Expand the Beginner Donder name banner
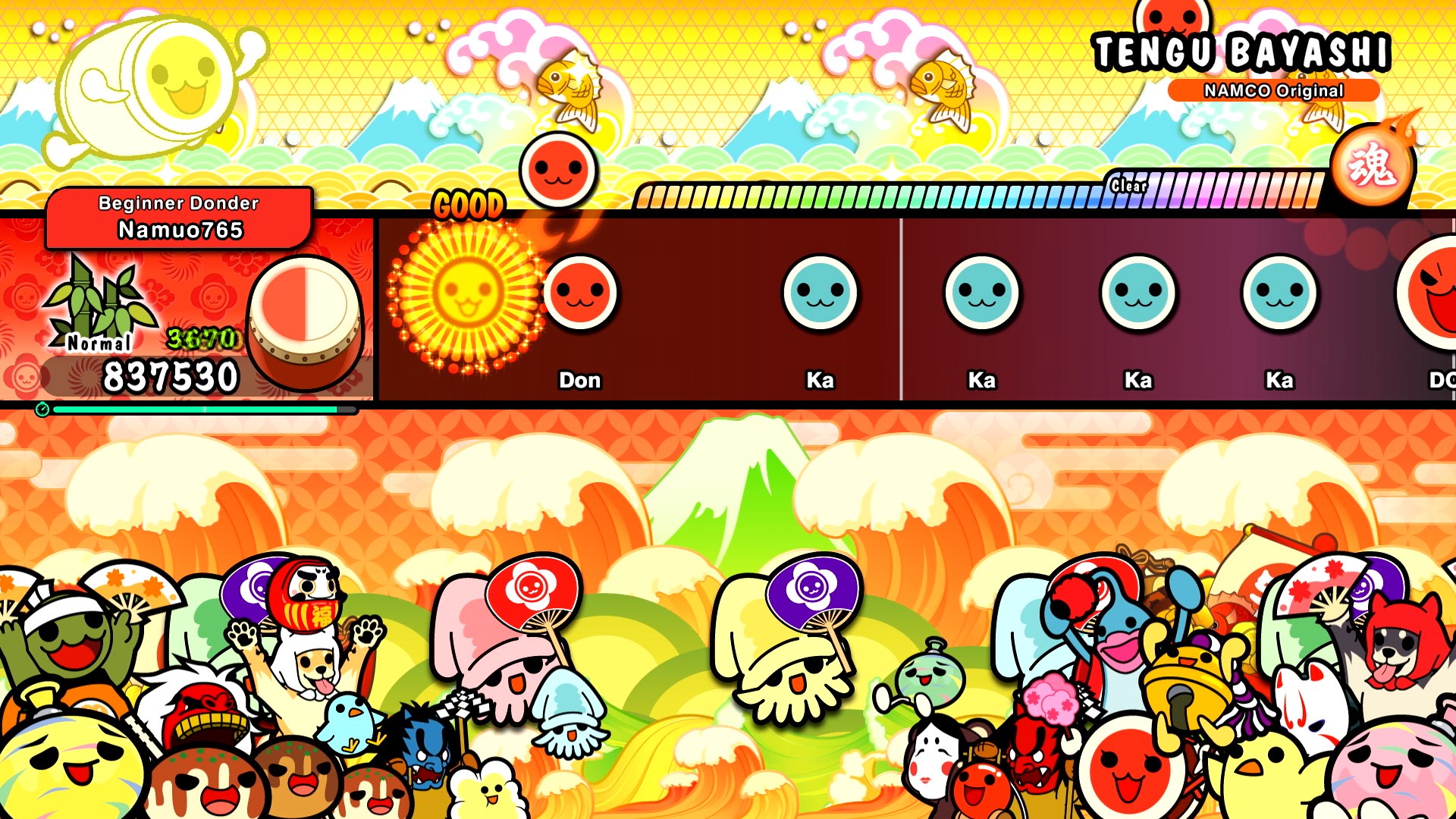The width and height of the screenshot is (1456, 819). [x=178, y=203]
